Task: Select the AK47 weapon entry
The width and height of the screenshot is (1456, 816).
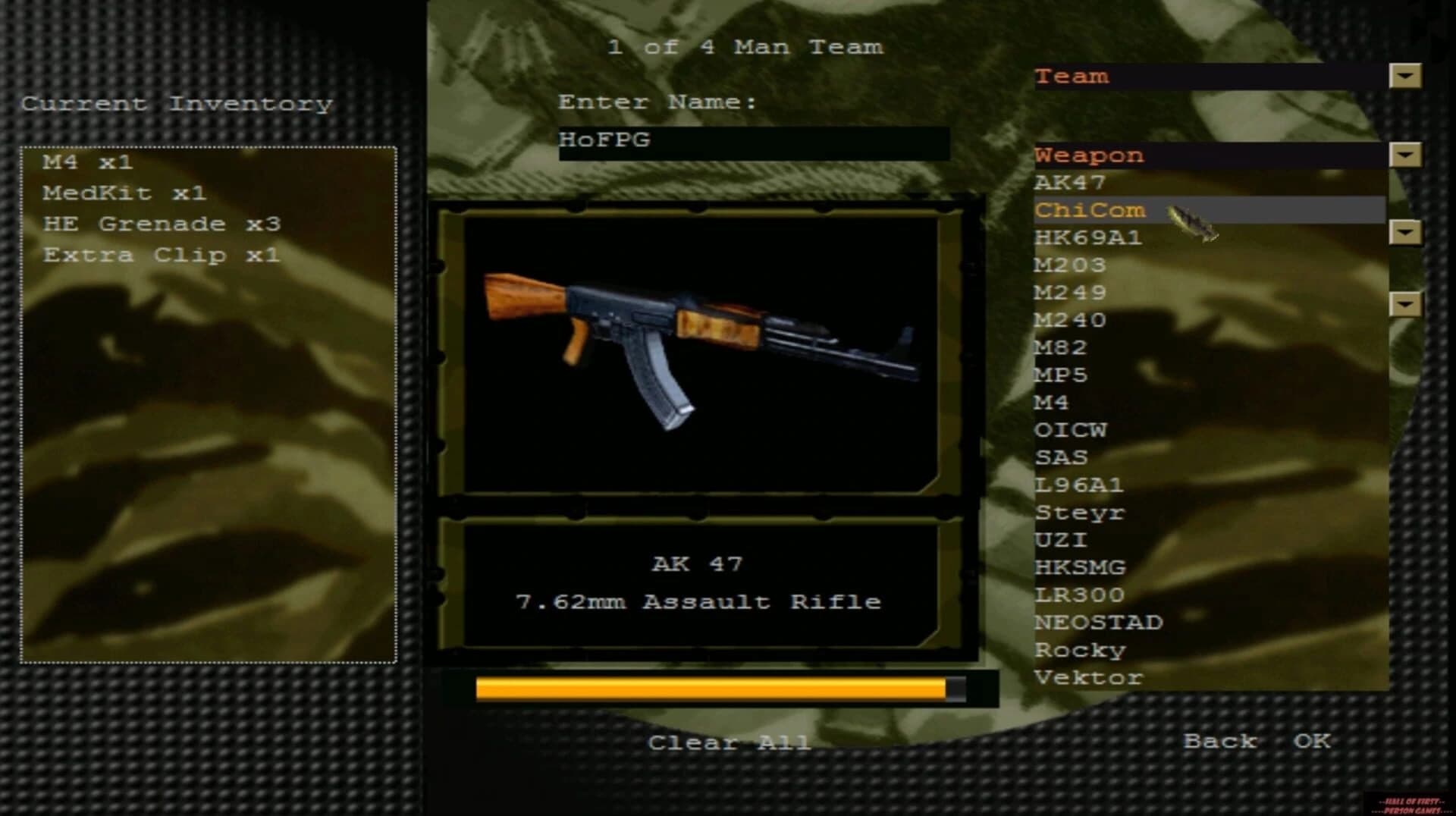Action: point(1070,182)
